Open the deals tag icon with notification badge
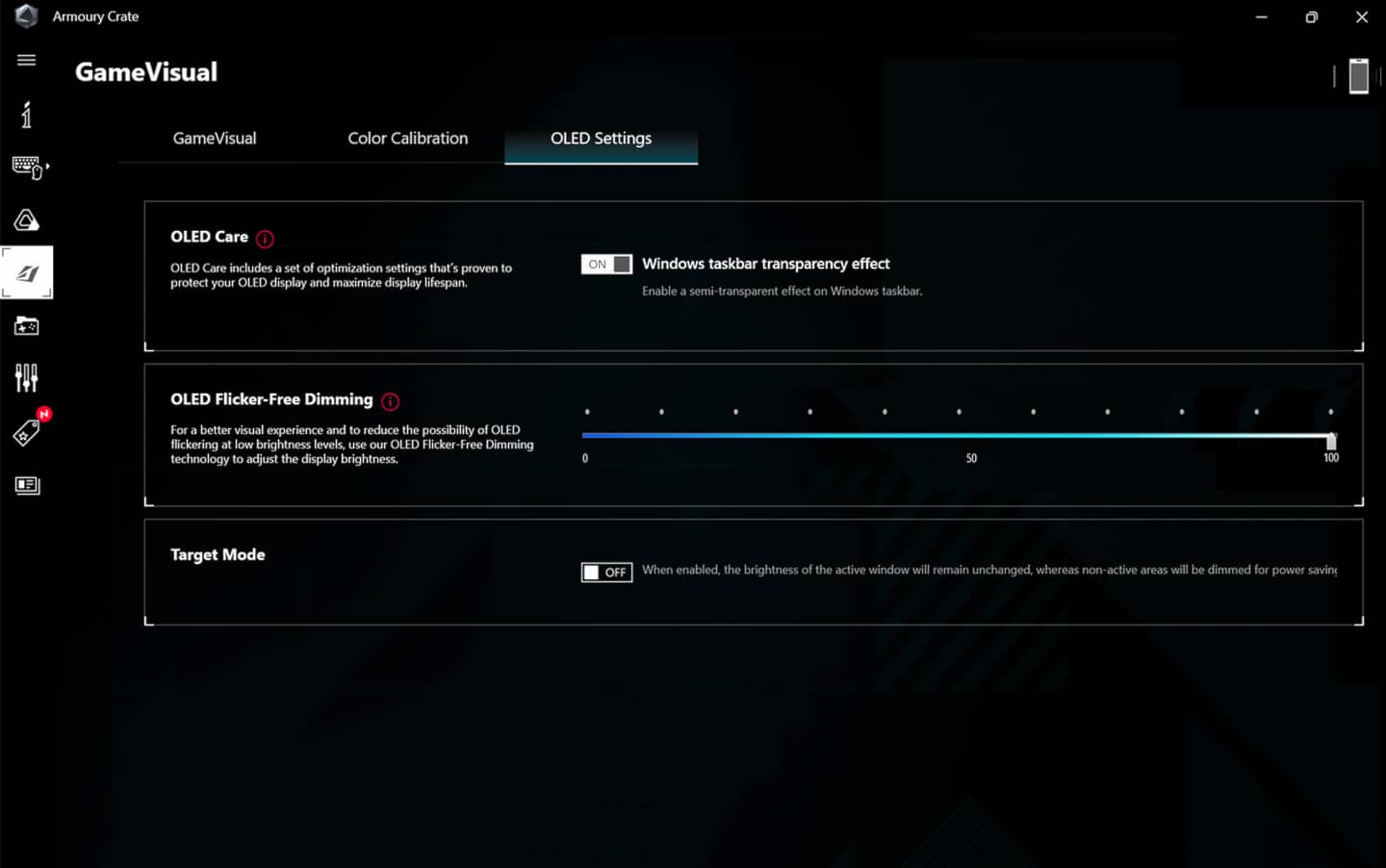This screenshot has width=1386, height=868. coord(26,432)
